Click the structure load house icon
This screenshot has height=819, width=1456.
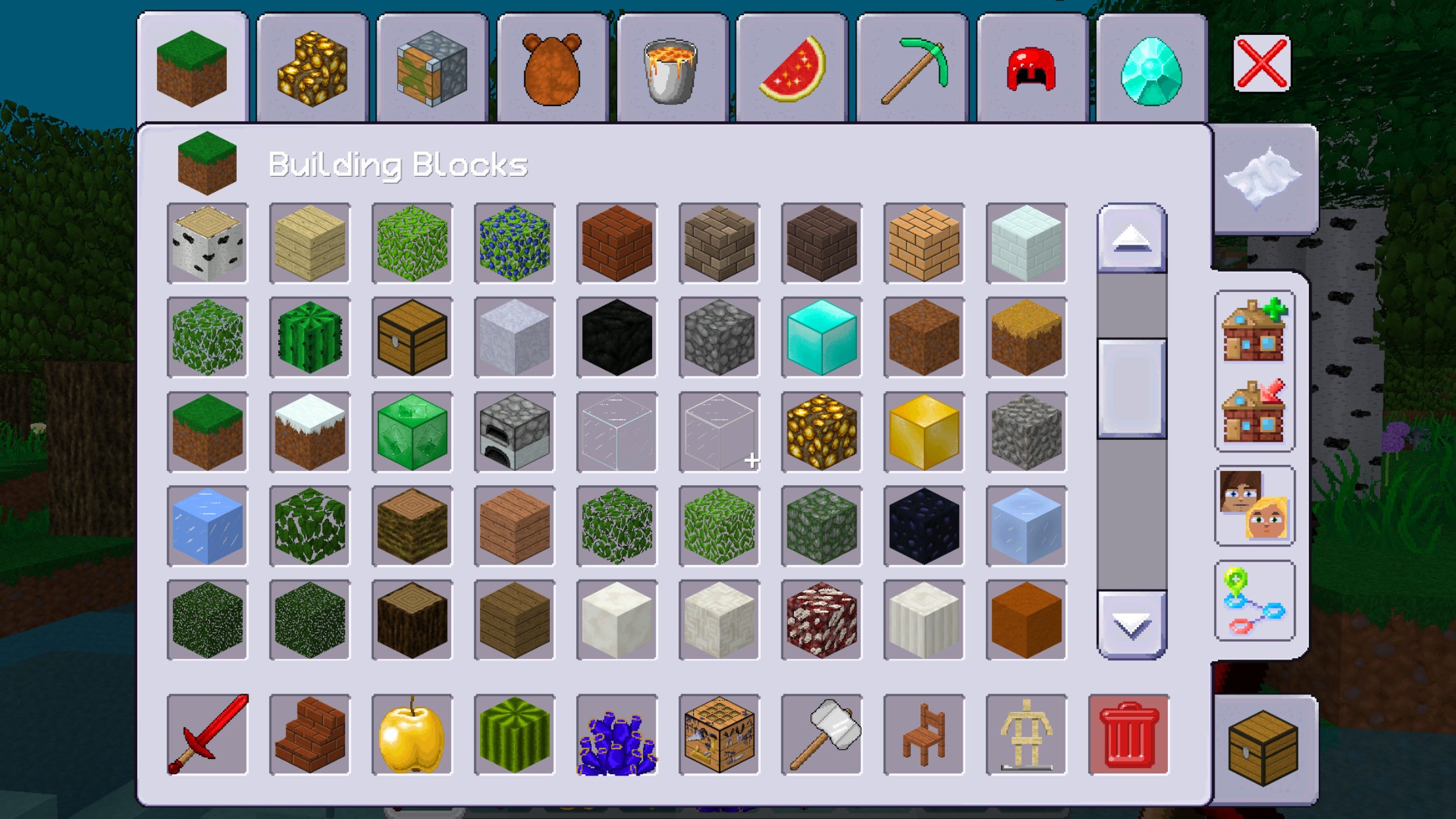(x=1254, y=409)
